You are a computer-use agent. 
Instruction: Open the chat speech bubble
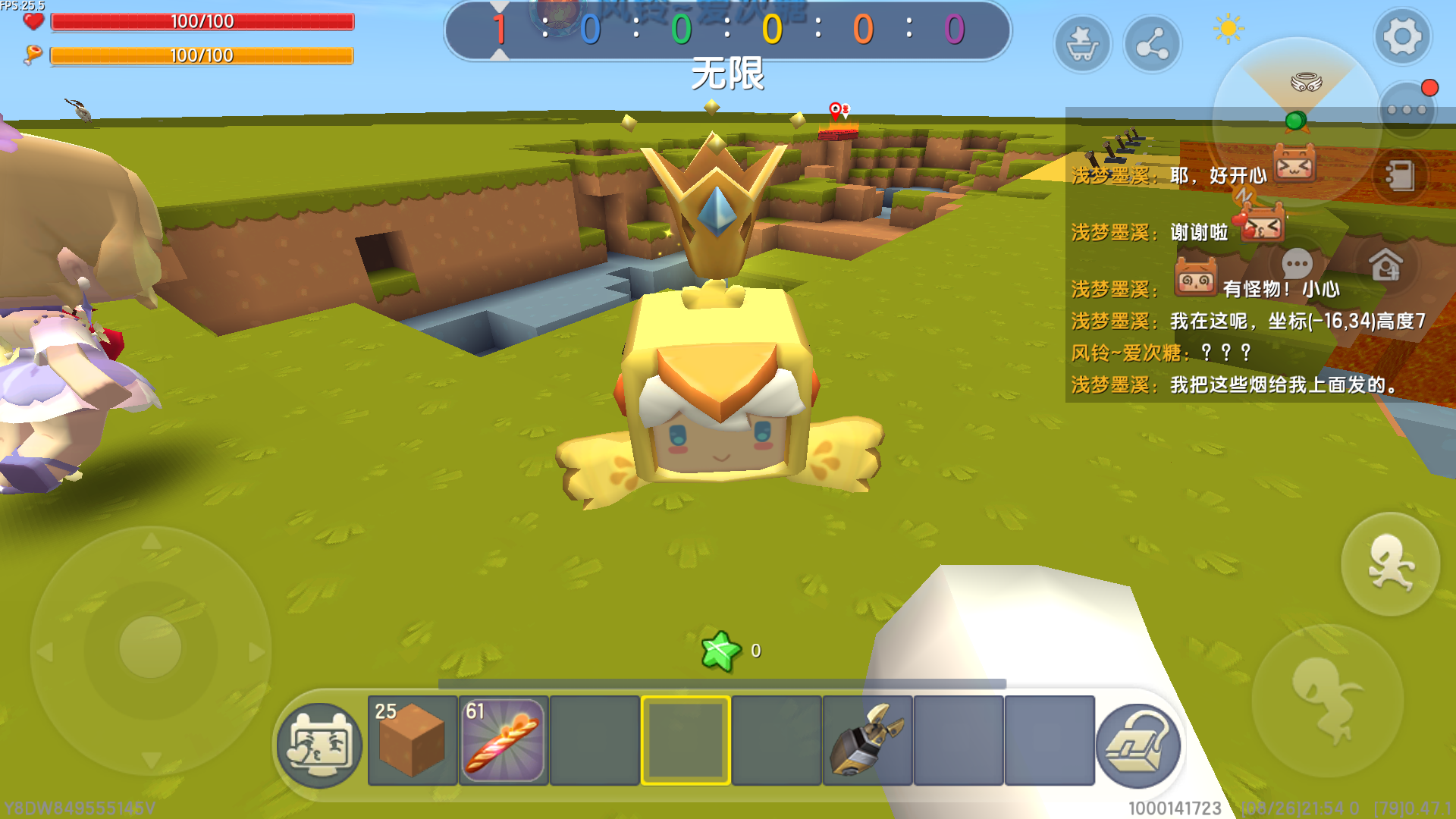click(x=1297, y=265)
